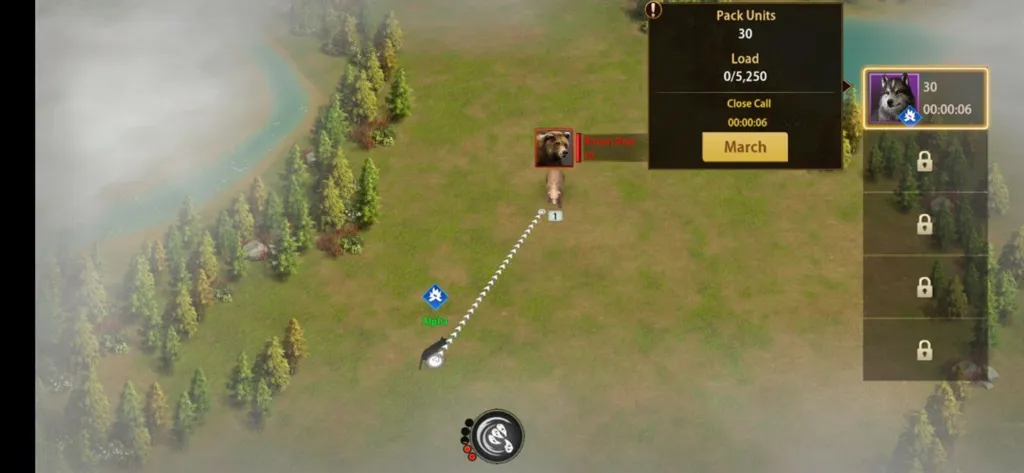Activate the round claw skill button

point(497,435)
